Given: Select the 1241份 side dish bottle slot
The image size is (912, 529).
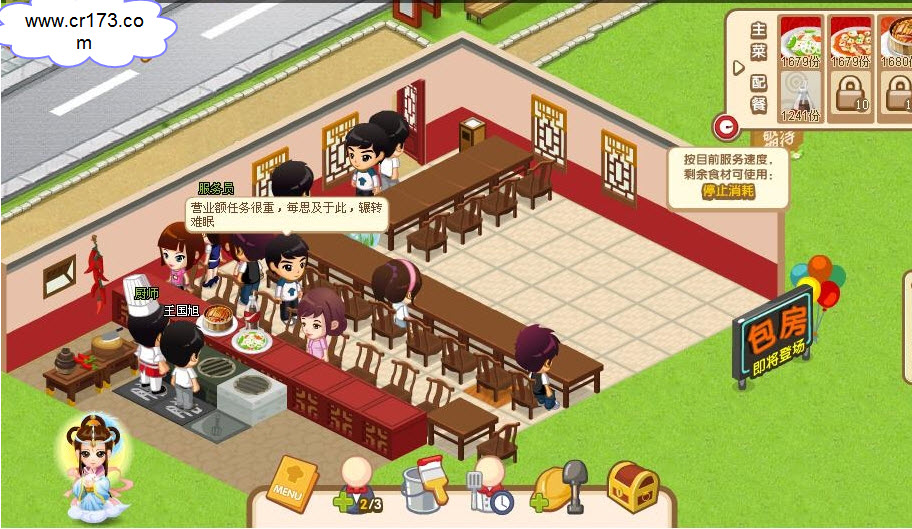Looking at the screenshot, I should click(799, 96).
